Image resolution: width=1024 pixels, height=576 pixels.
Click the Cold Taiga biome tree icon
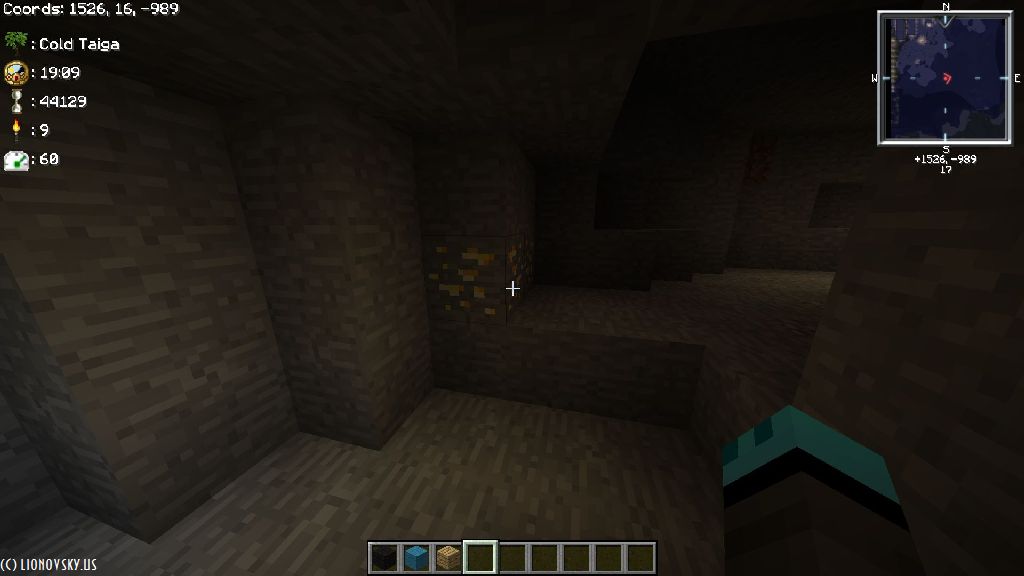pyautogui.click(x=15, y=43)
